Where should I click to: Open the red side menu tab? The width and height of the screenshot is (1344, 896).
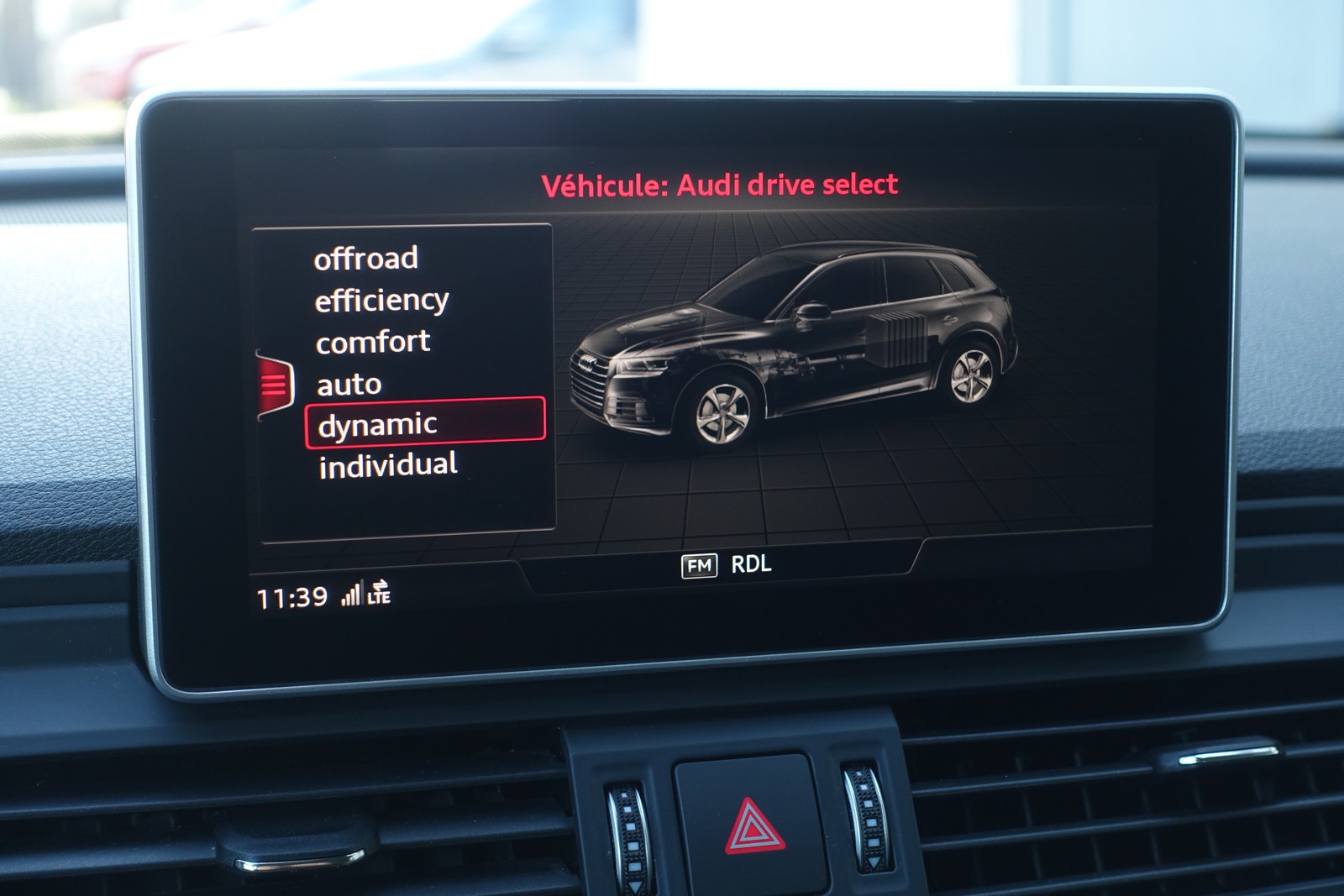point(275,385)
